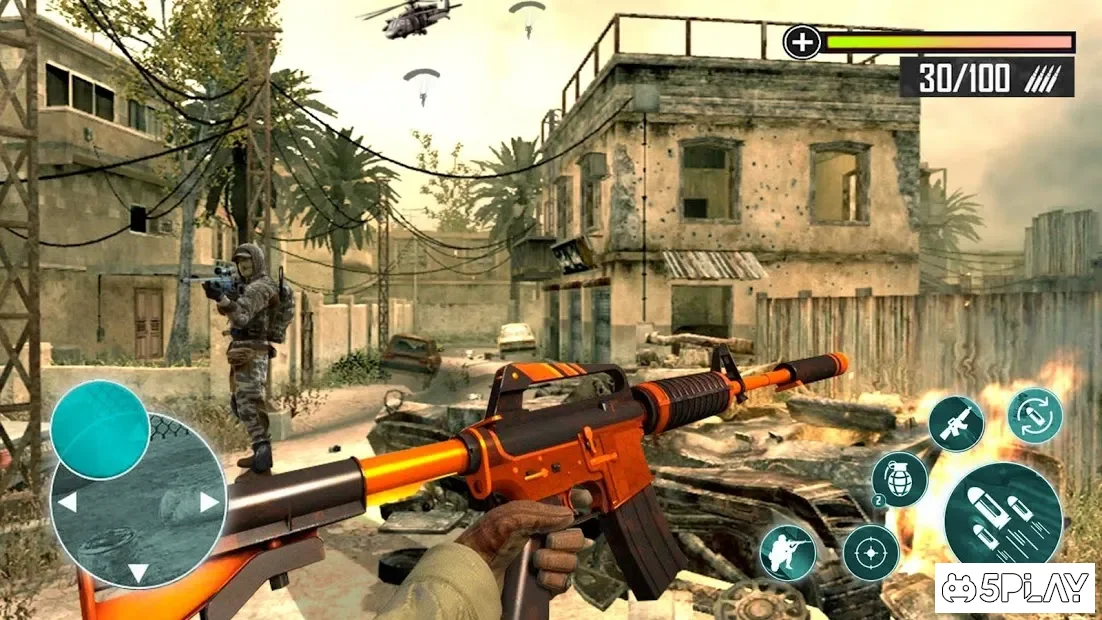Switch weapon using the rifle icon

955,423
